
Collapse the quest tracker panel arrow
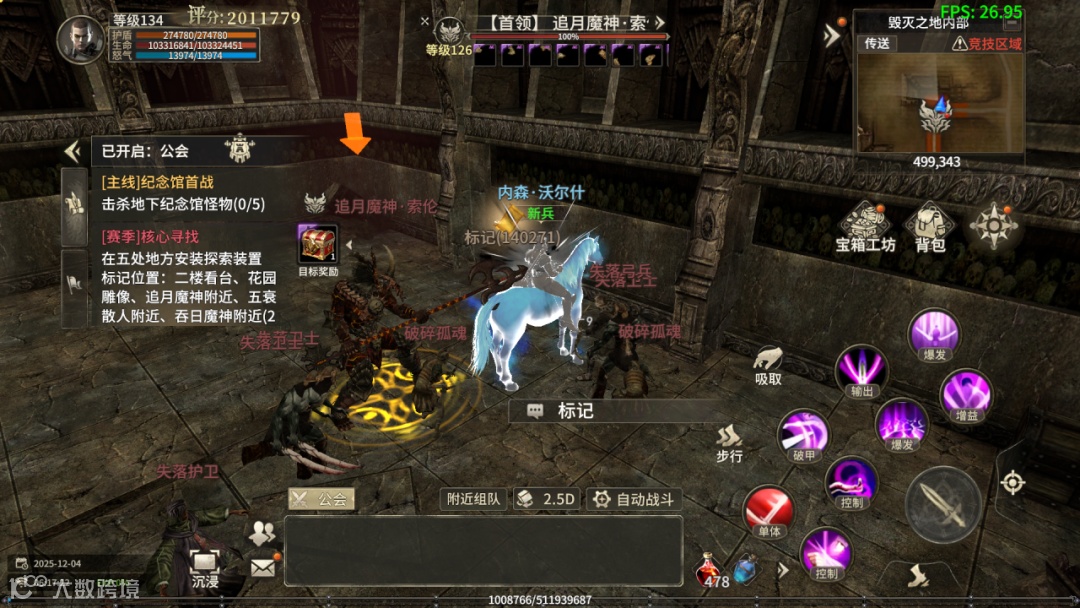pyautogui.click(x=72, y=152)
